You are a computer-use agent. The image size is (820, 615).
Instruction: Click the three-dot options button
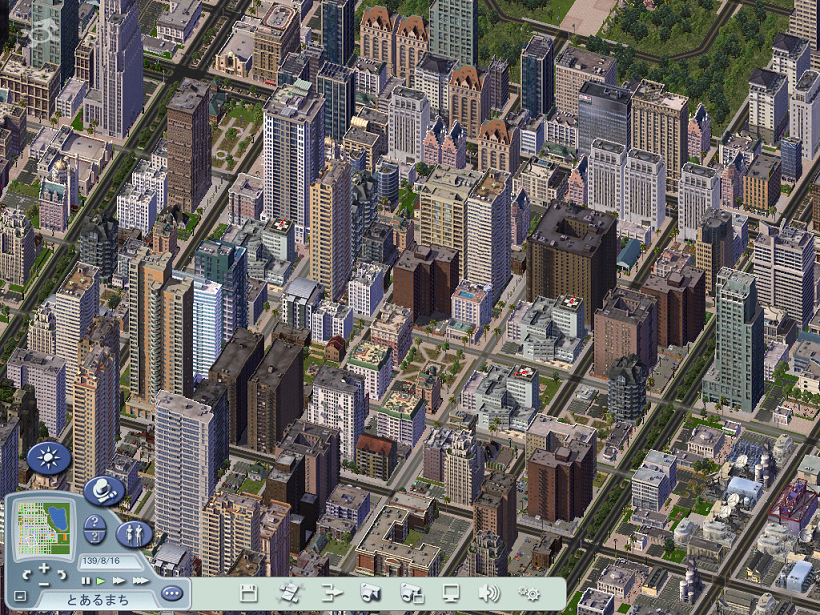click(x=171, y=592)
